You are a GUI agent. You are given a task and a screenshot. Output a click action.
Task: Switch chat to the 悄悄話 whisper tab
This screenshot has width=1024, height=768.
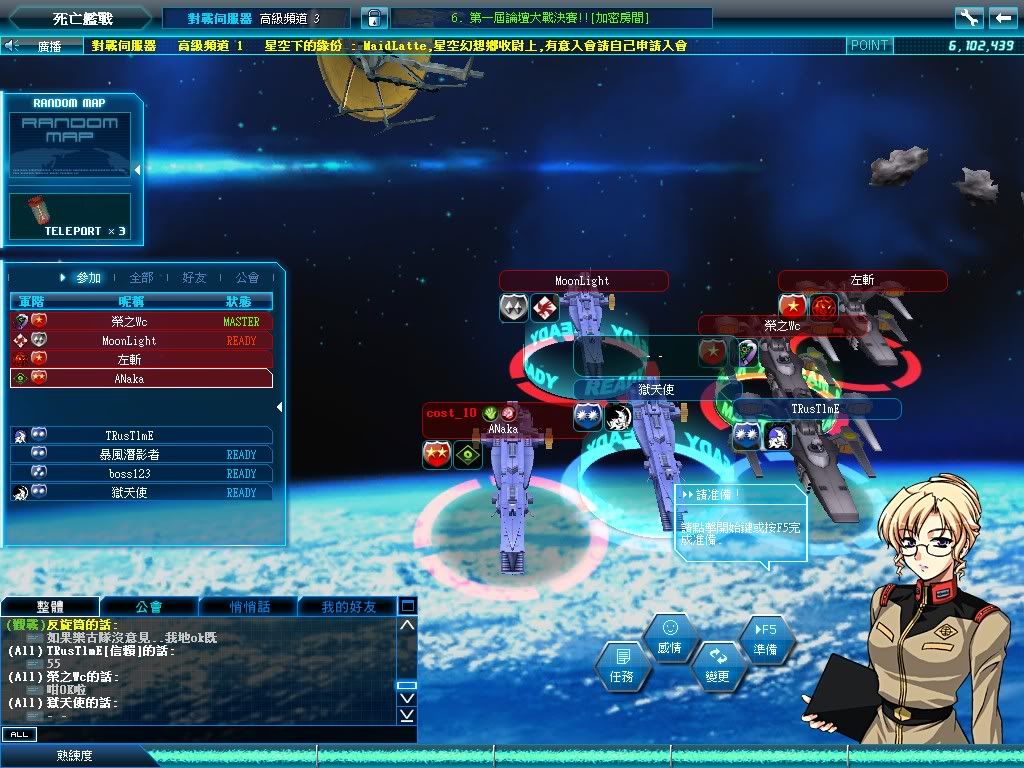pos(248,606)
